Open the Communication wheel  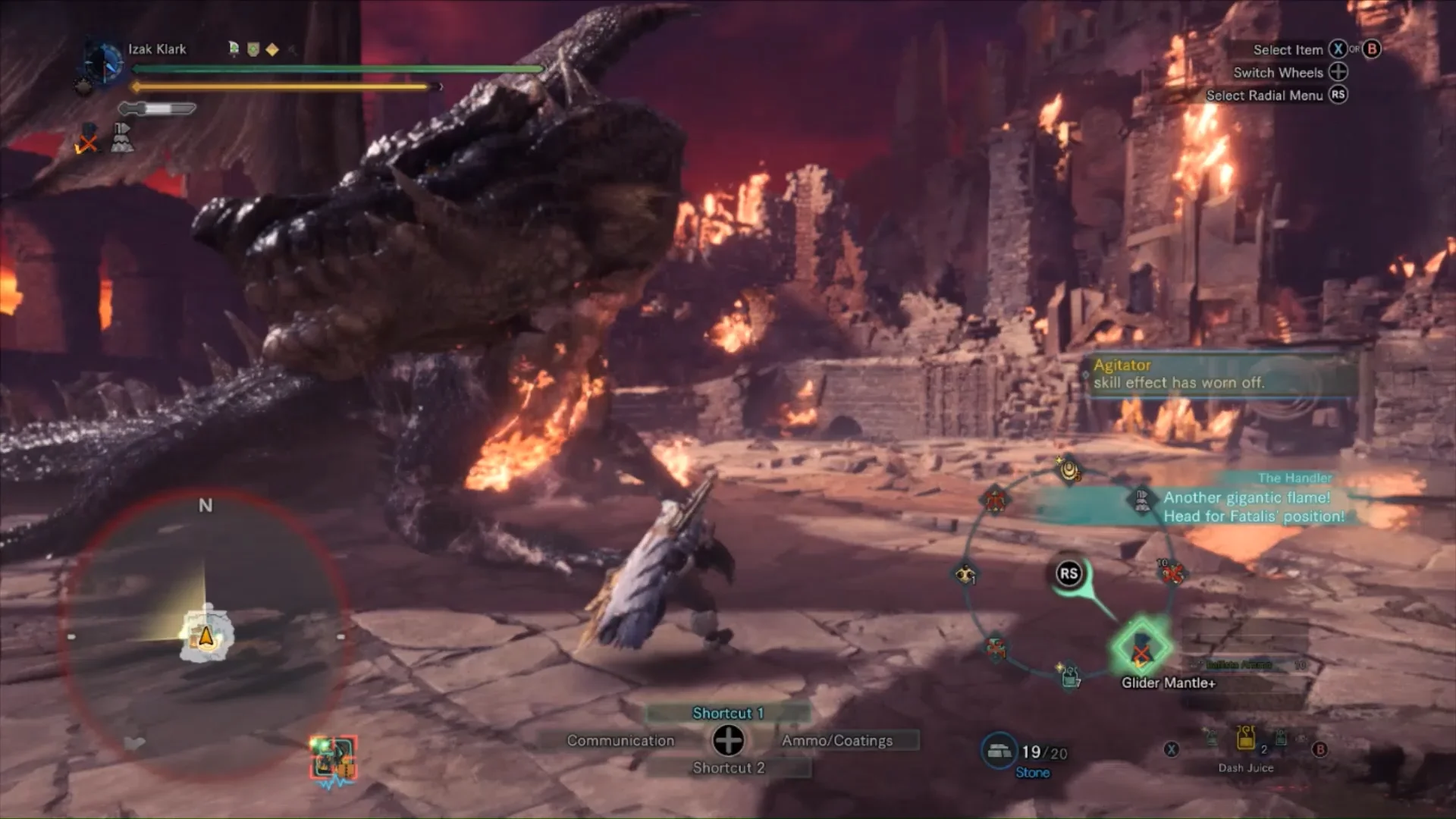(620, 741)
